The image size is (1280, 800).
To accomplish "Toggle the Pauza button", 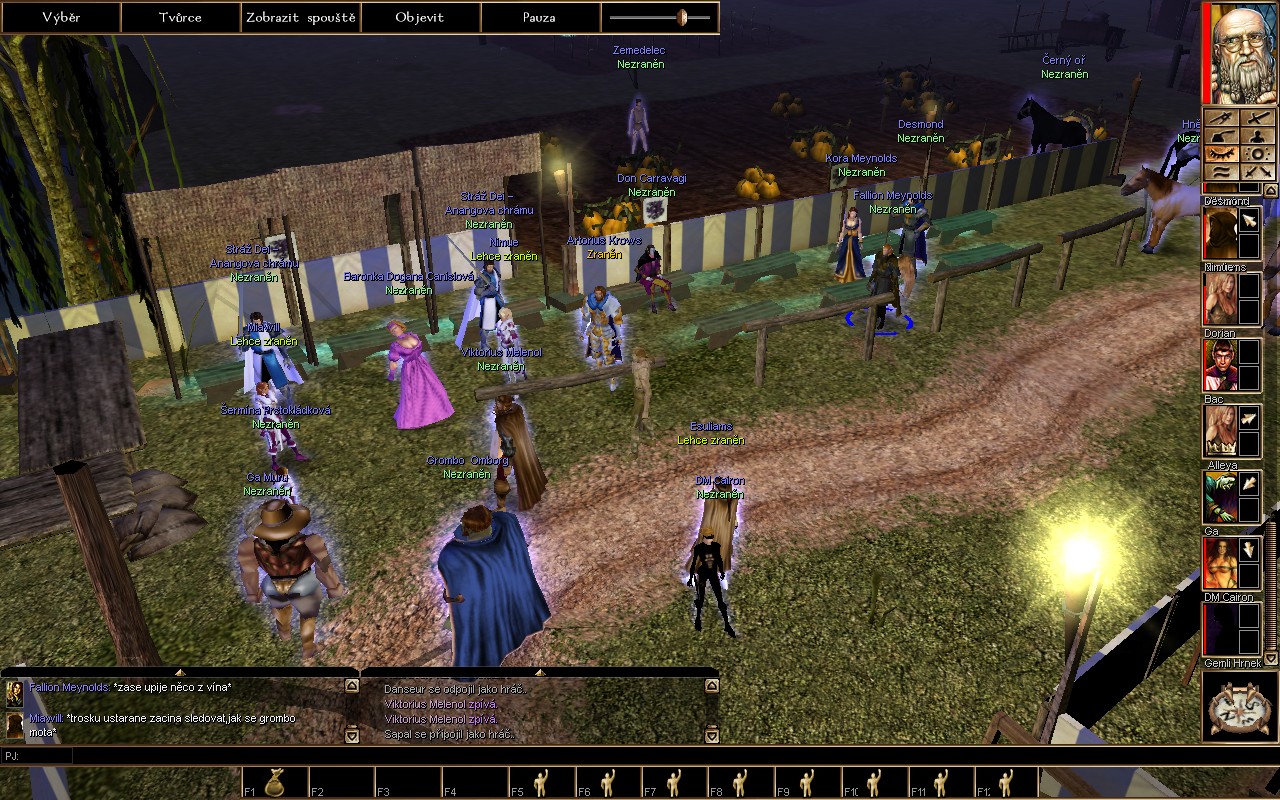I will pos(540,18).
